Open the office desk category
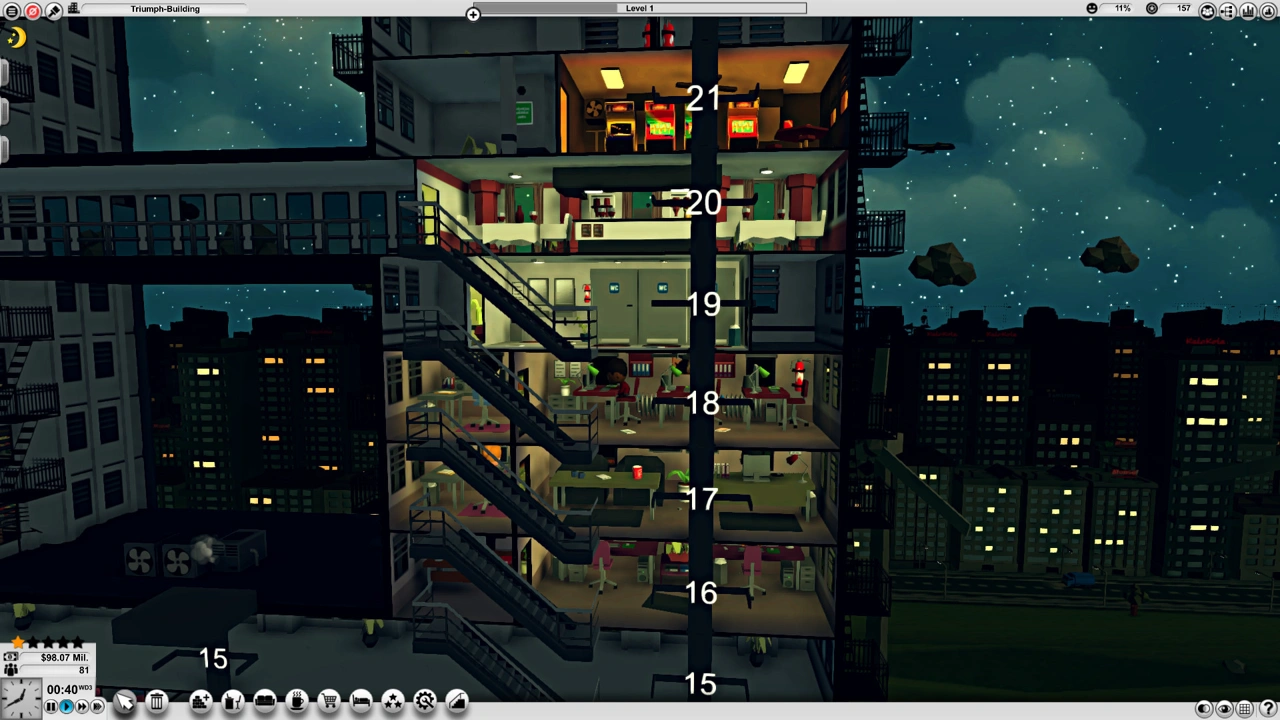The image size is (1280, 720). (x=233, y=701)
